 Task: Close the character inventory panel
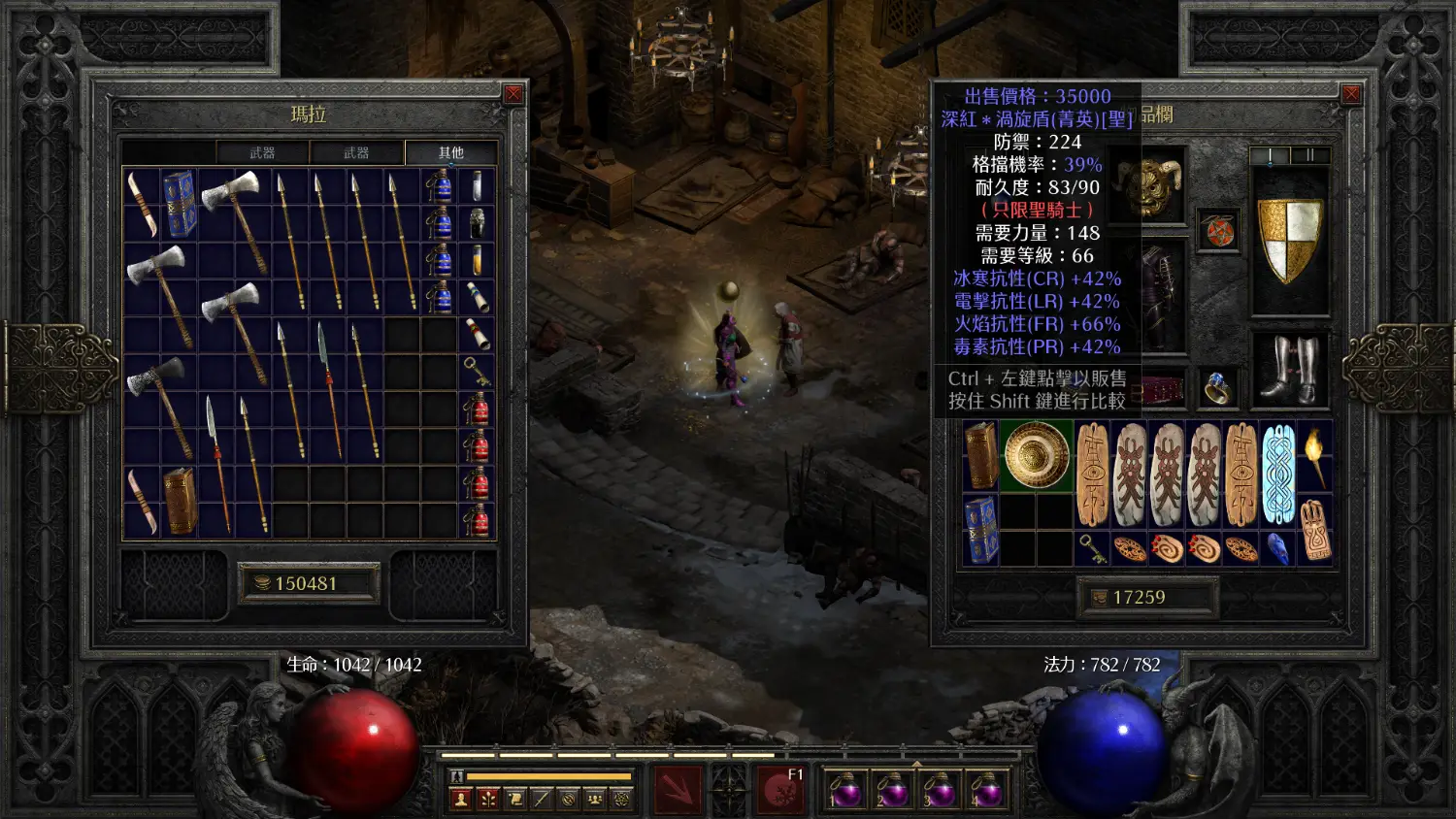pos(1350,94)
